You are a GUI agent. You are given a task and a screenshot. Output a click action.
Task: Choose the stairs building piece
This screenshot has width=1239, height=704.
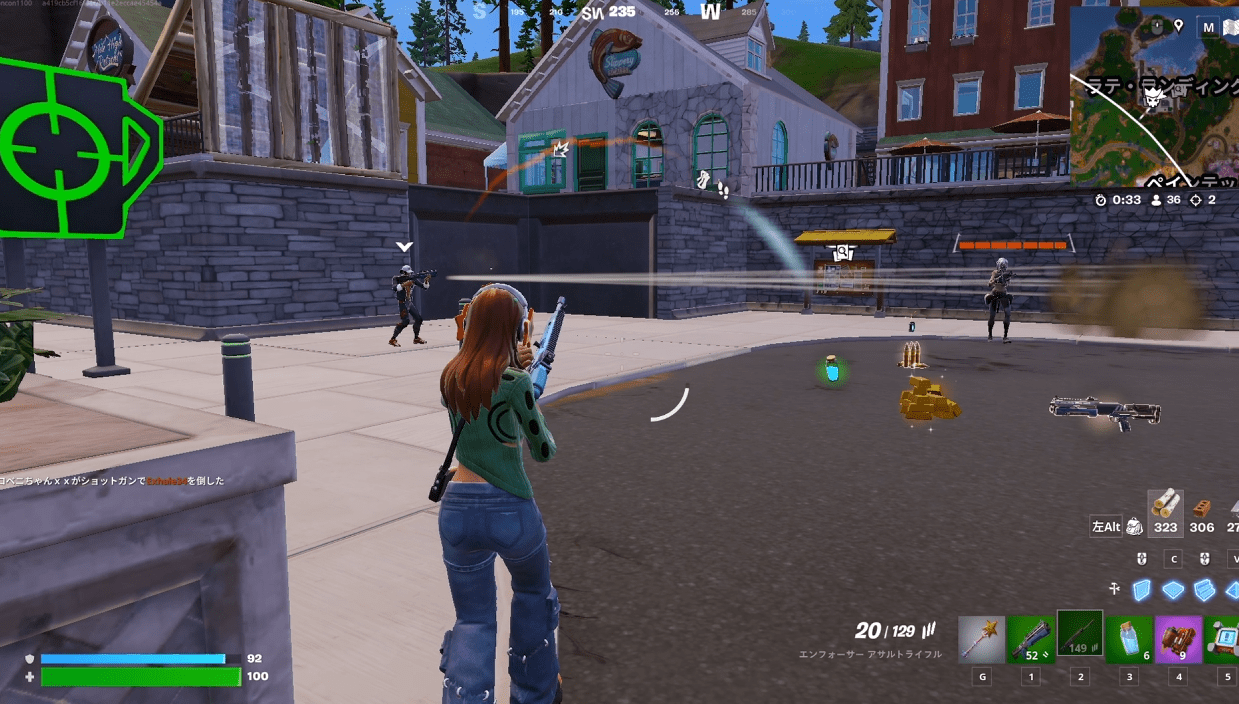click(x=1204, y=590)
